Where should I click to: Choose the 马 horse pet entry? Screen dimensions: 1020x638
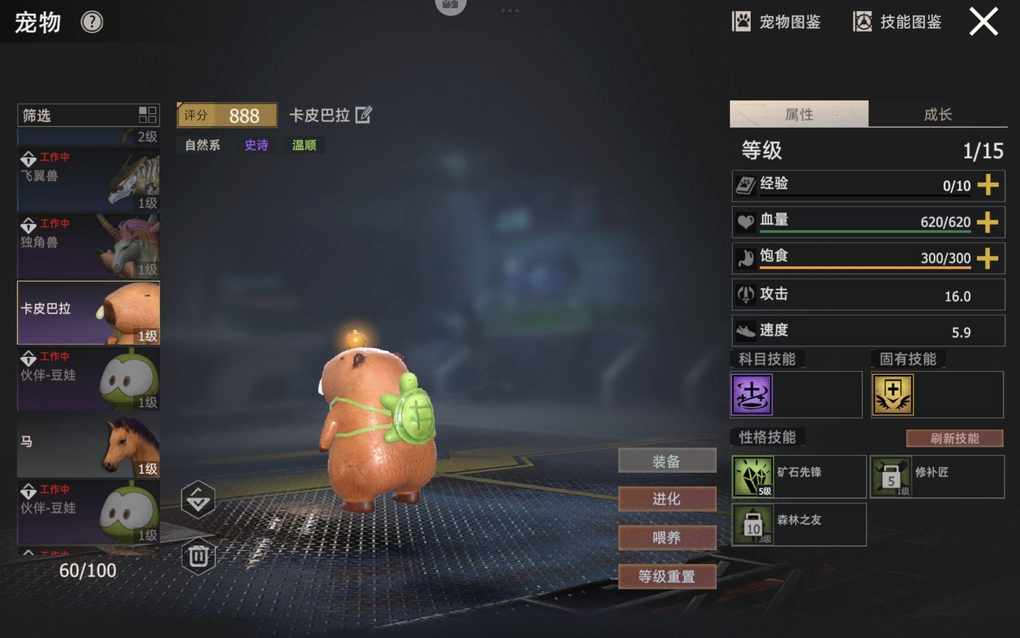click(88, 446)
